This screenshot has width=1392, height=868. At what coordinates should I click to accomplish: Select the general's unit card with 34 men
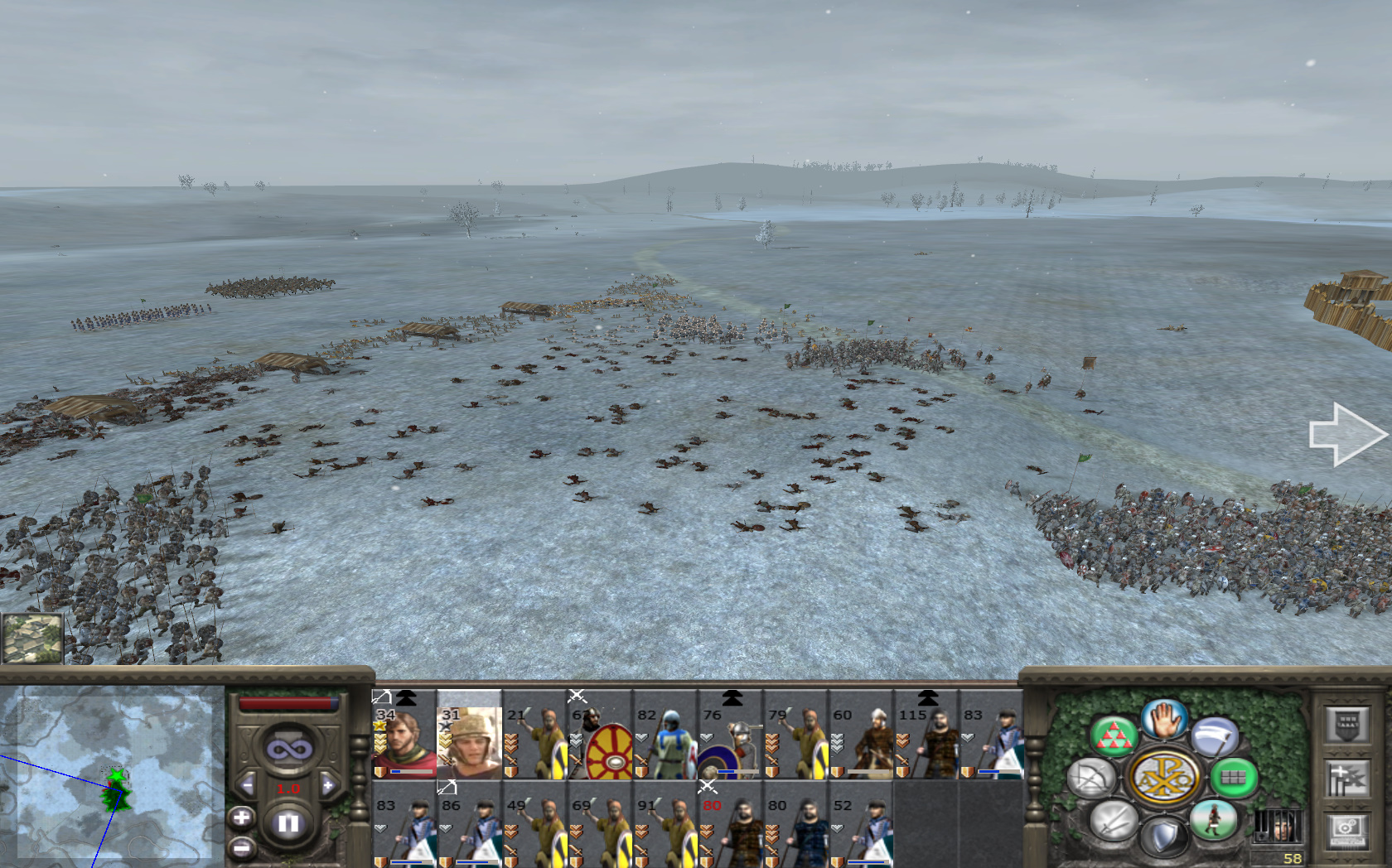tap(404, 735)
